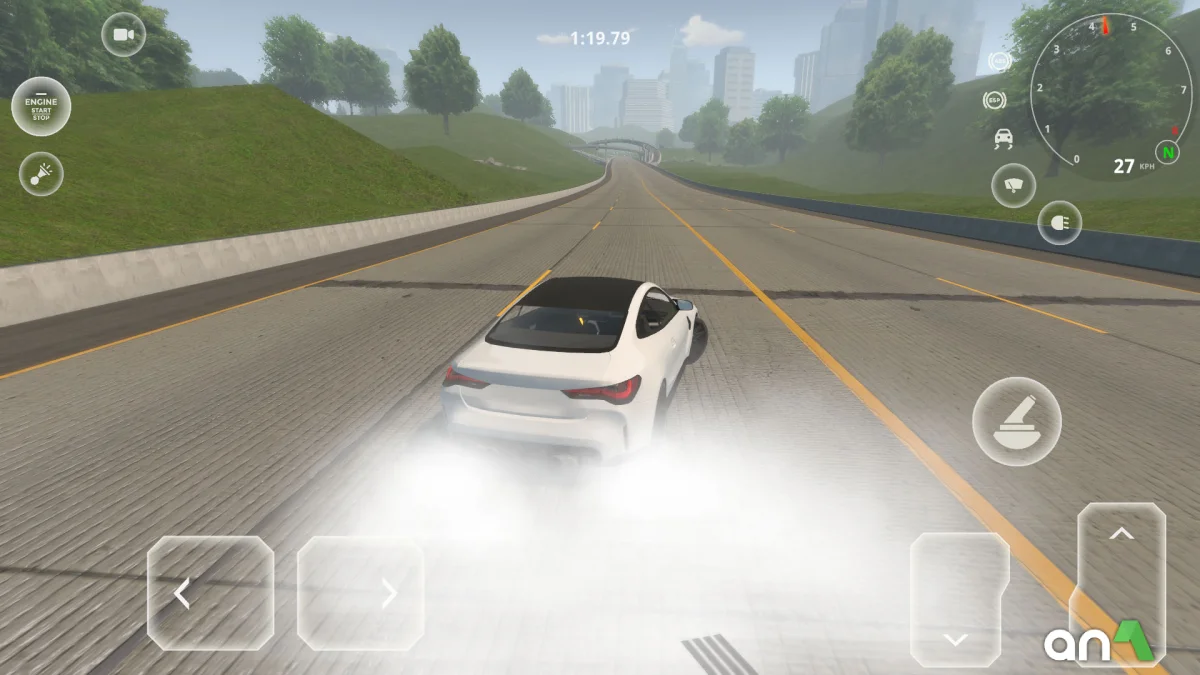Steer left with the left arrow
1200x675 pixels.
click(x=210, y=593)
